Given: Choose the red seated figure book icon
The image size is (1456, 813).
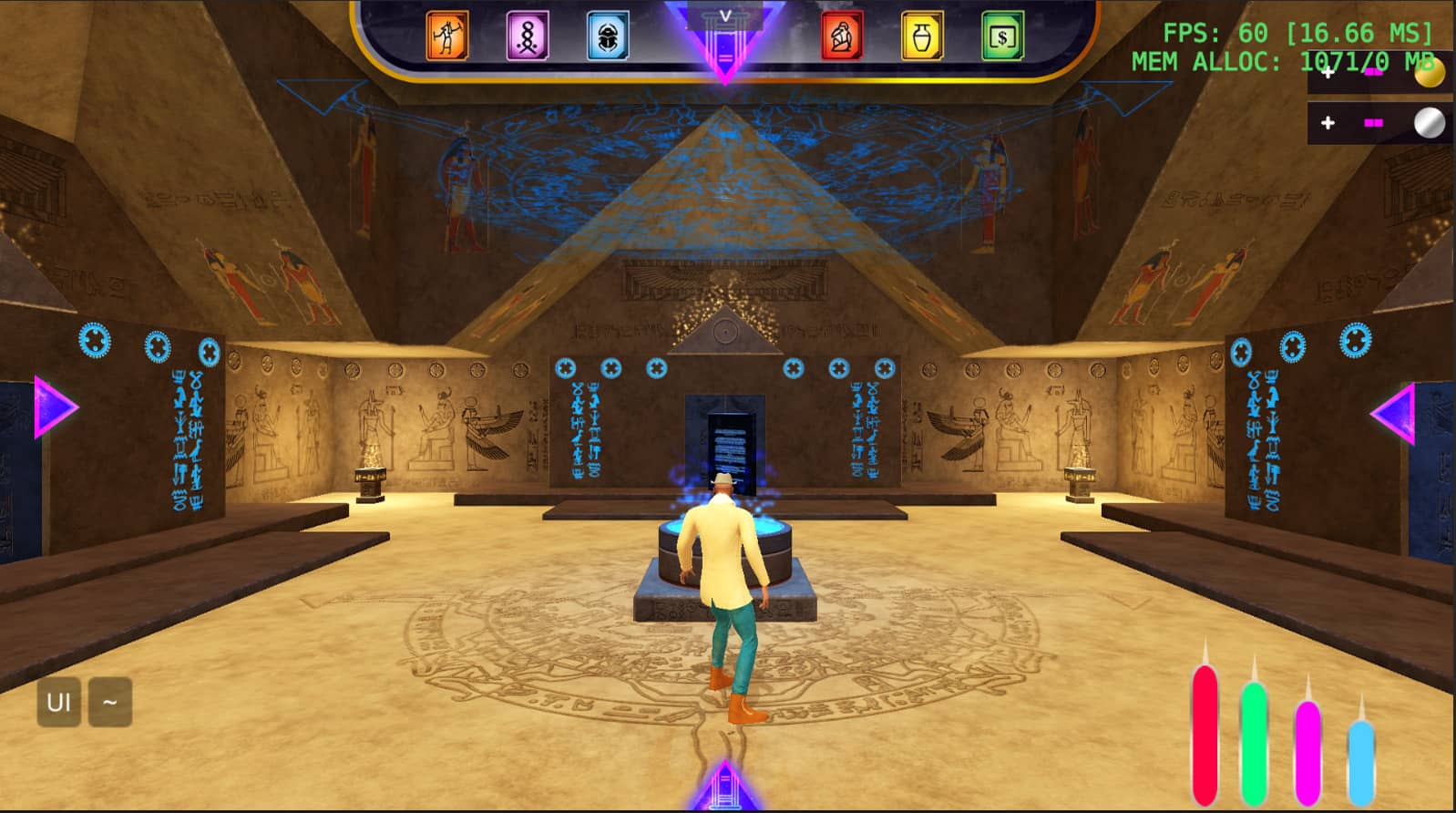Looking at the screenshot, I should [842, 36].
